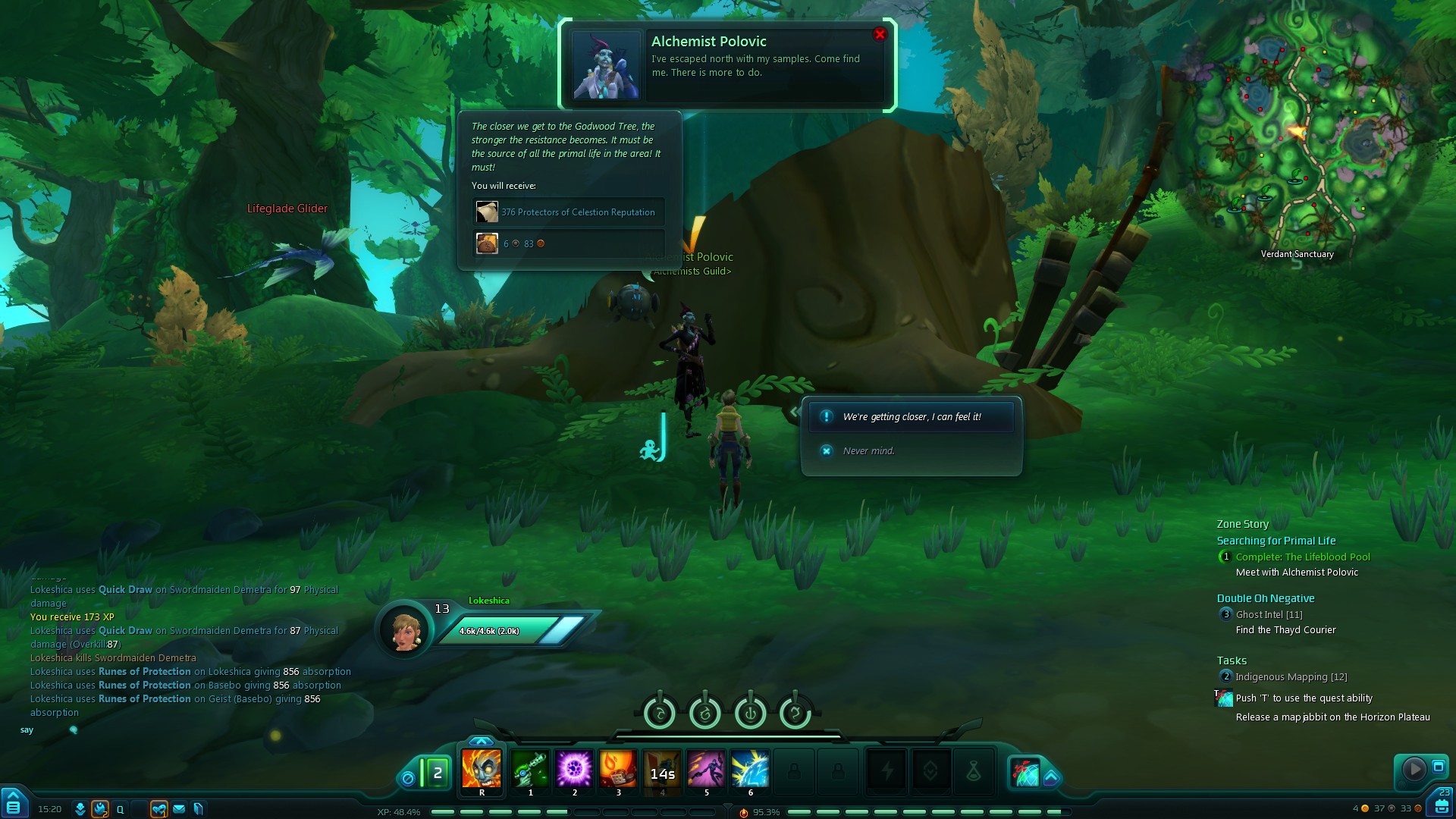
Task: Click the round play button above the bag
Action: pos(1414,769)
